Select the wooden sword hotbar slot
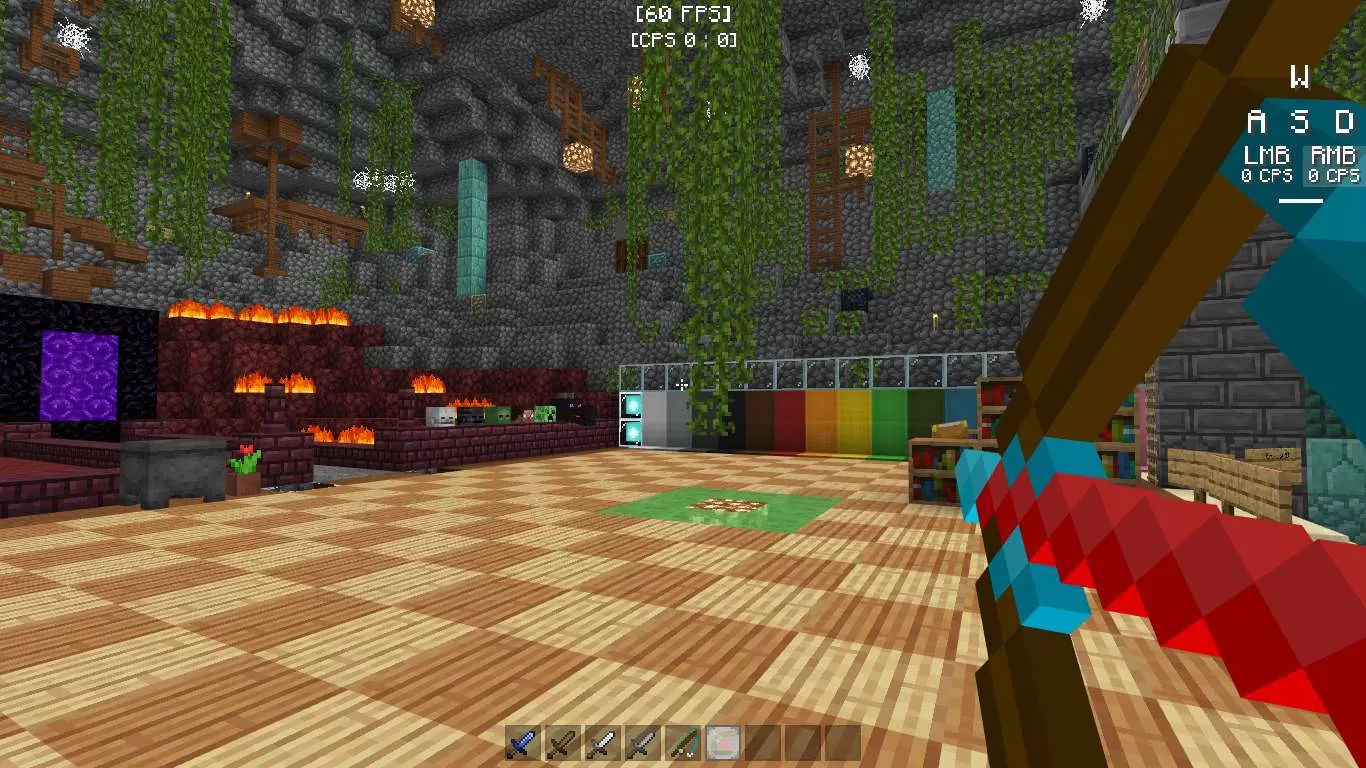The image size is (1366, 768). point(563,744)
